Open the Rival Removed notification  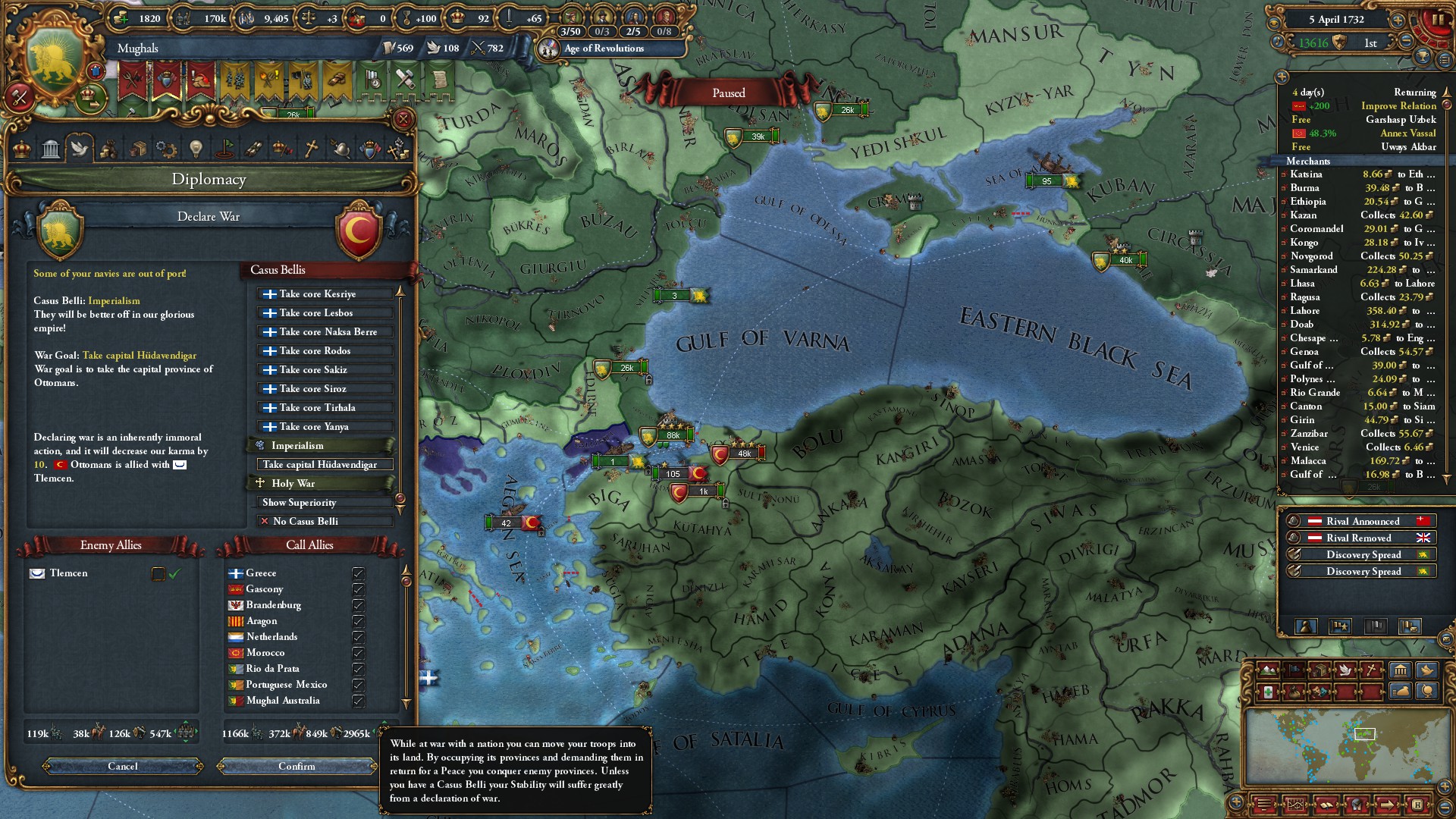[x=1362, y=538]
